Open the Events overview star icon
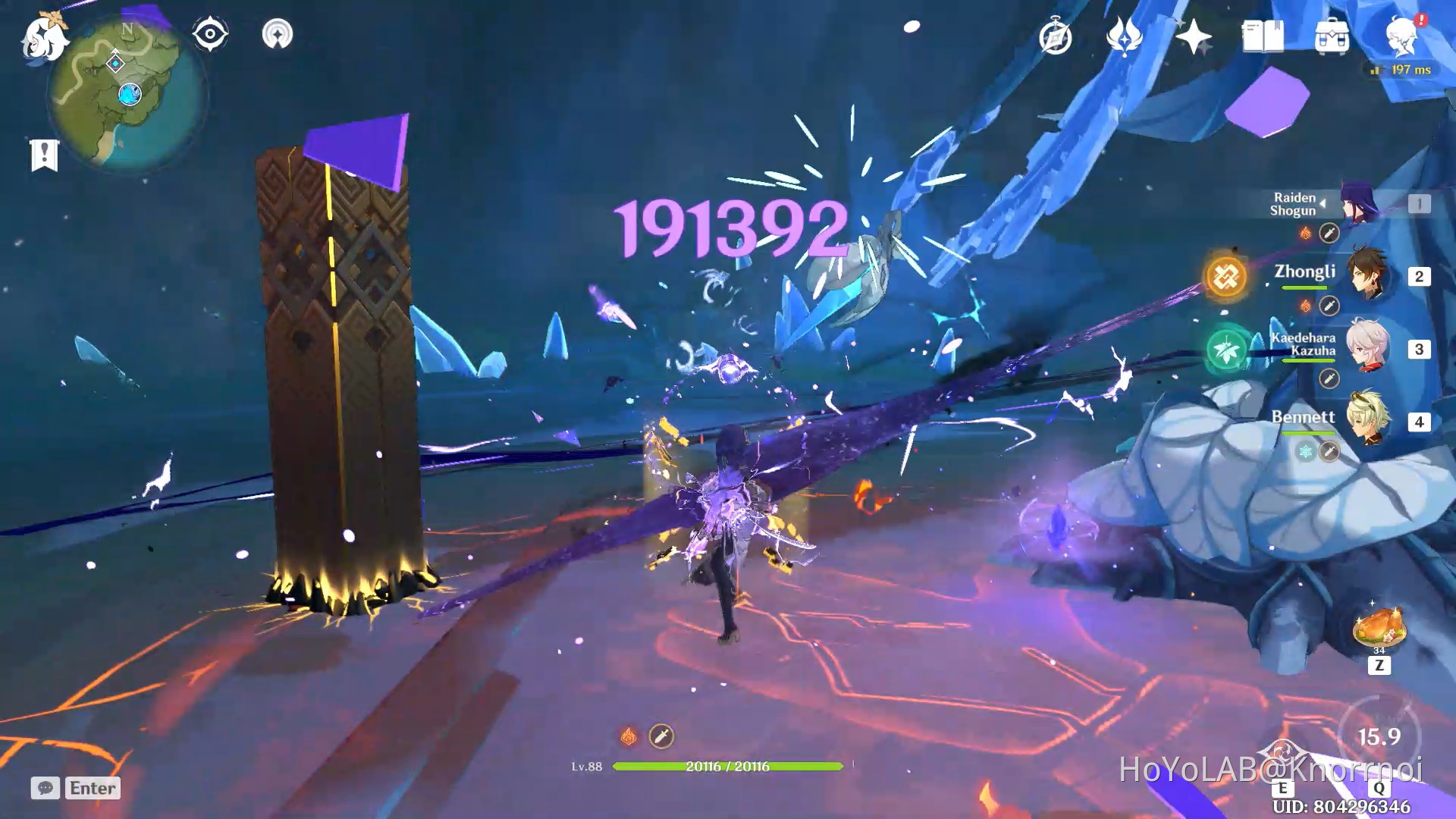The image size is (1456, 819). [x=1195, y=36]
